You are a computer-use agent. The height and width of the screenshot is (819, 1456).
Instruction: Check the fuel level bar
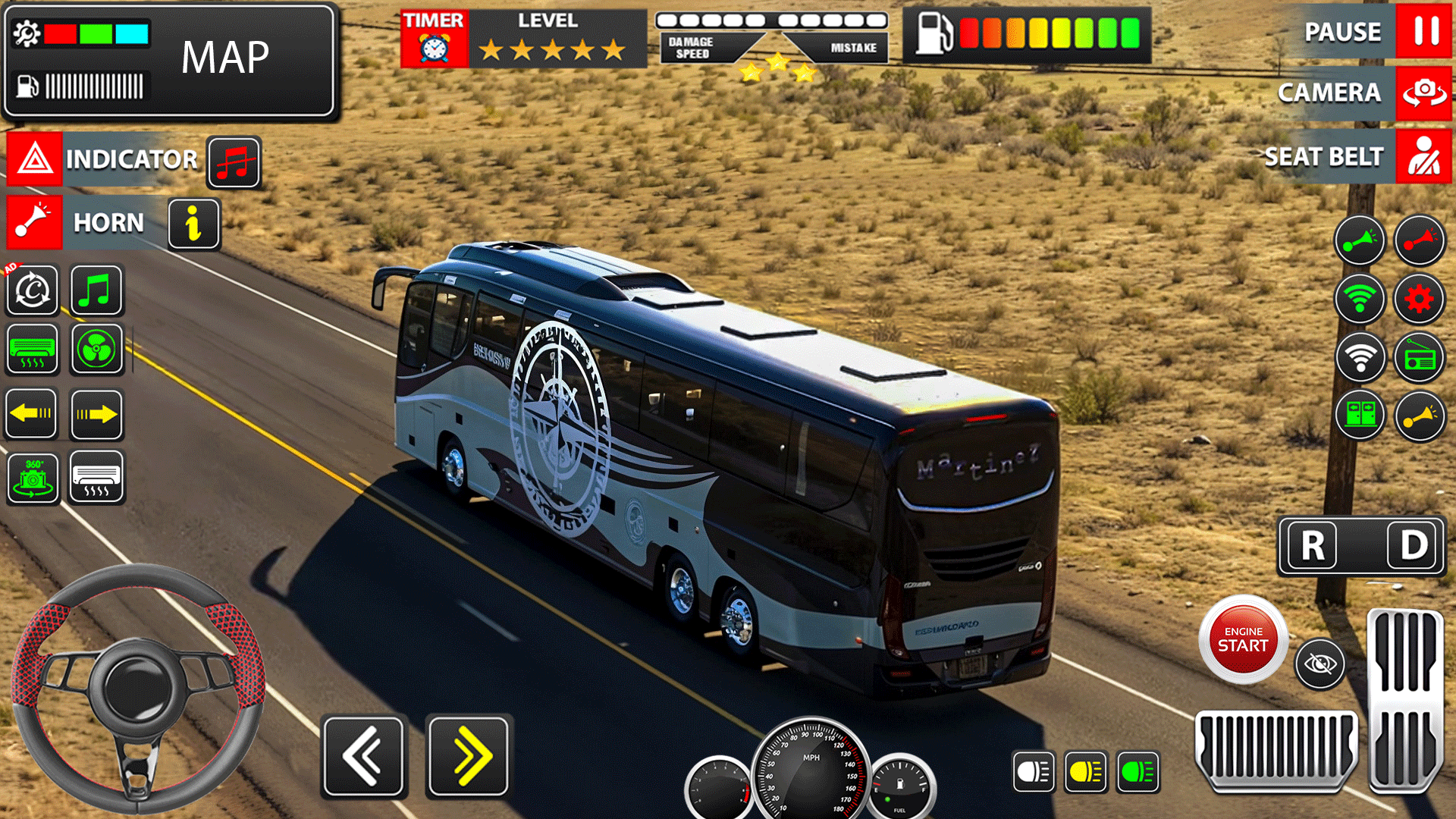91,86
